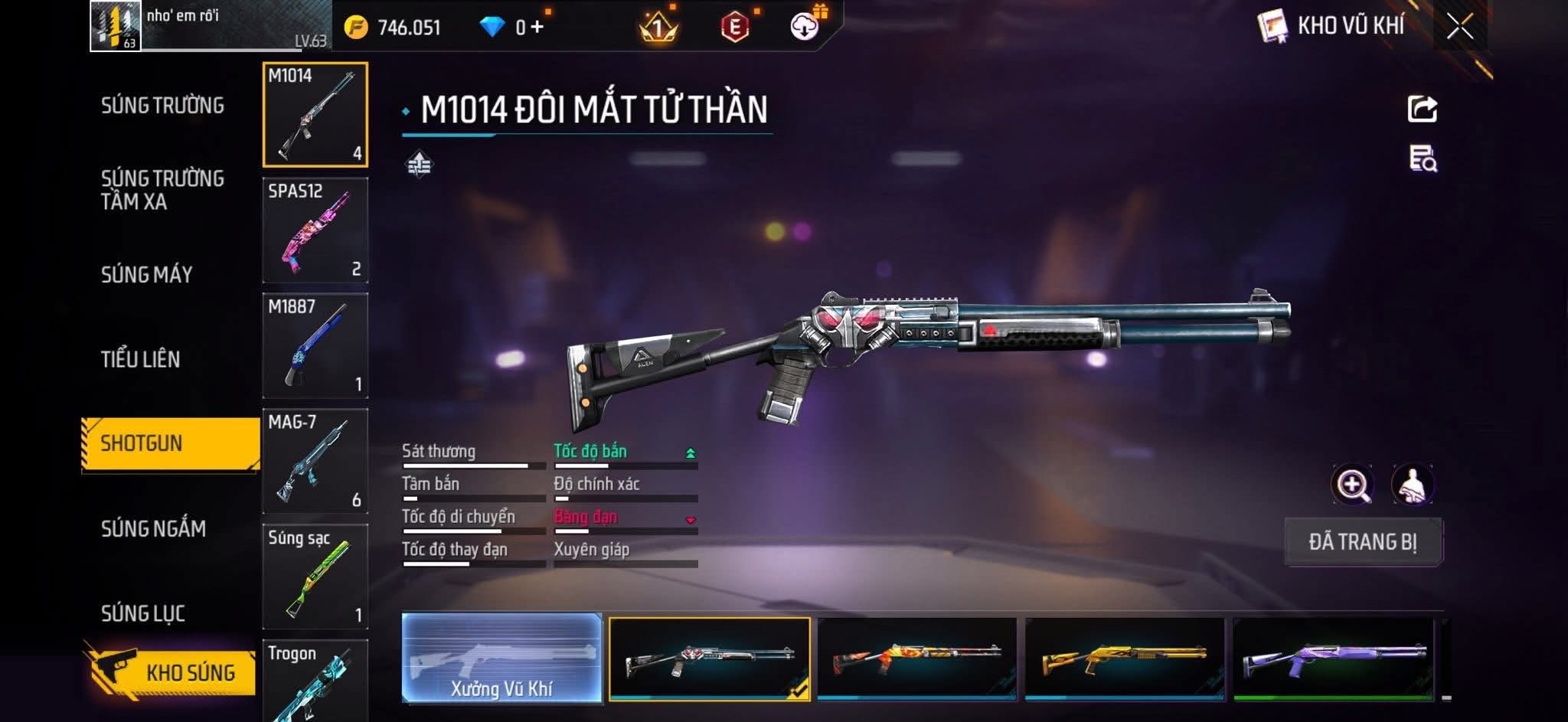Select the Súng sạc weapon slot

tap(315, 577)
